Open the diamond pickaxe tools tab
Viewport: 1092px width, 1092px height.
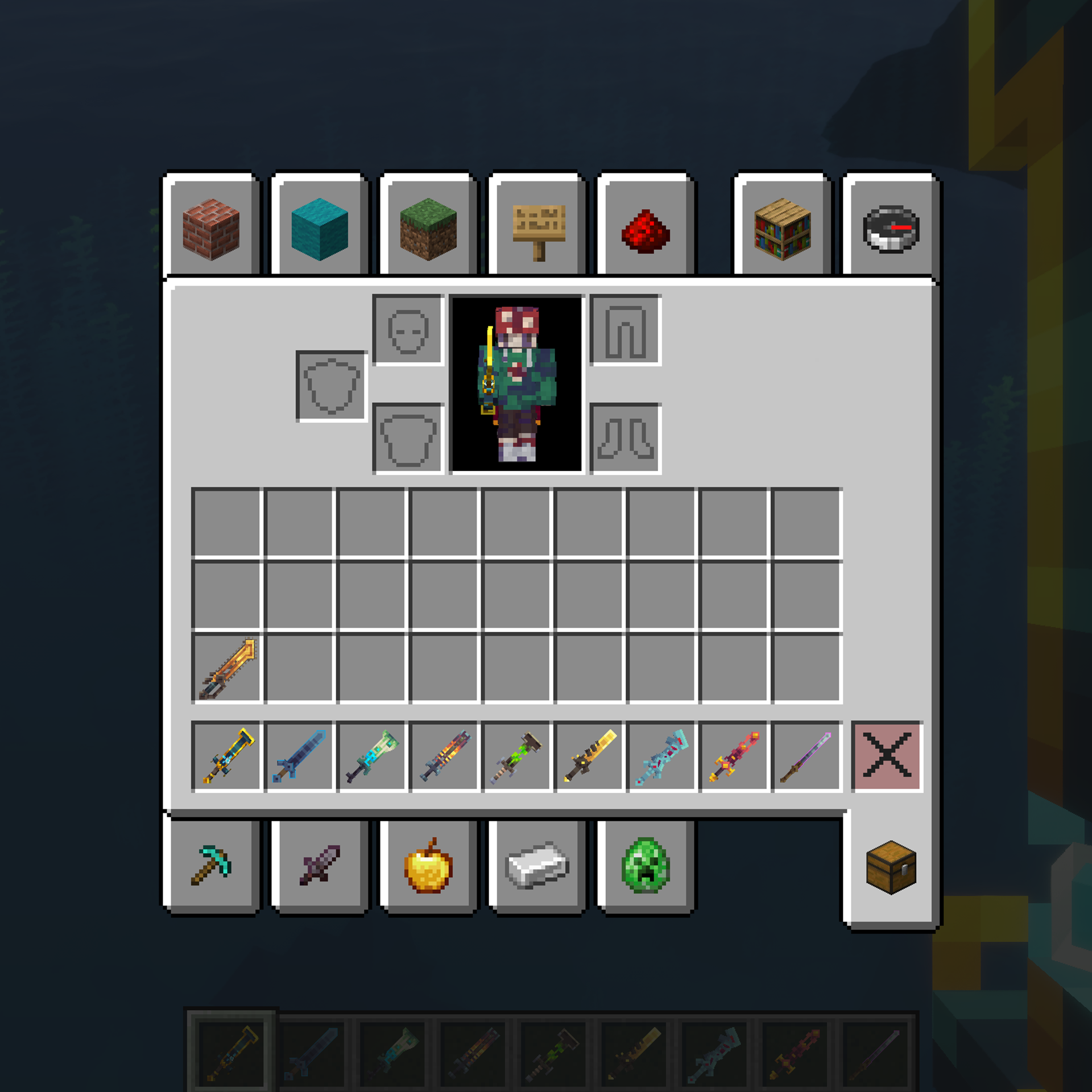[211, 865]
